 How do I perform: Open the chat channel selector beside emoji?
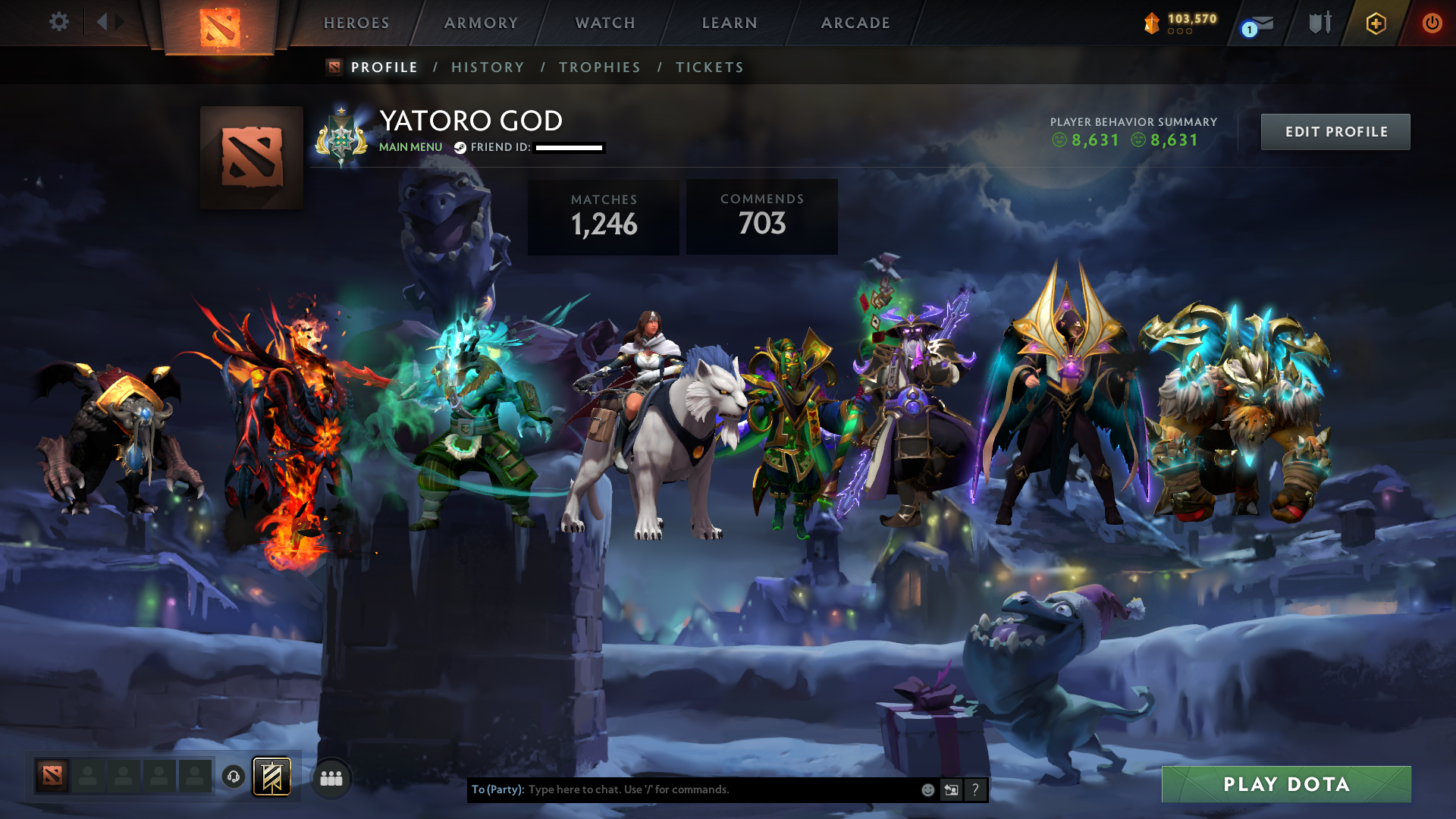point(951,789)
